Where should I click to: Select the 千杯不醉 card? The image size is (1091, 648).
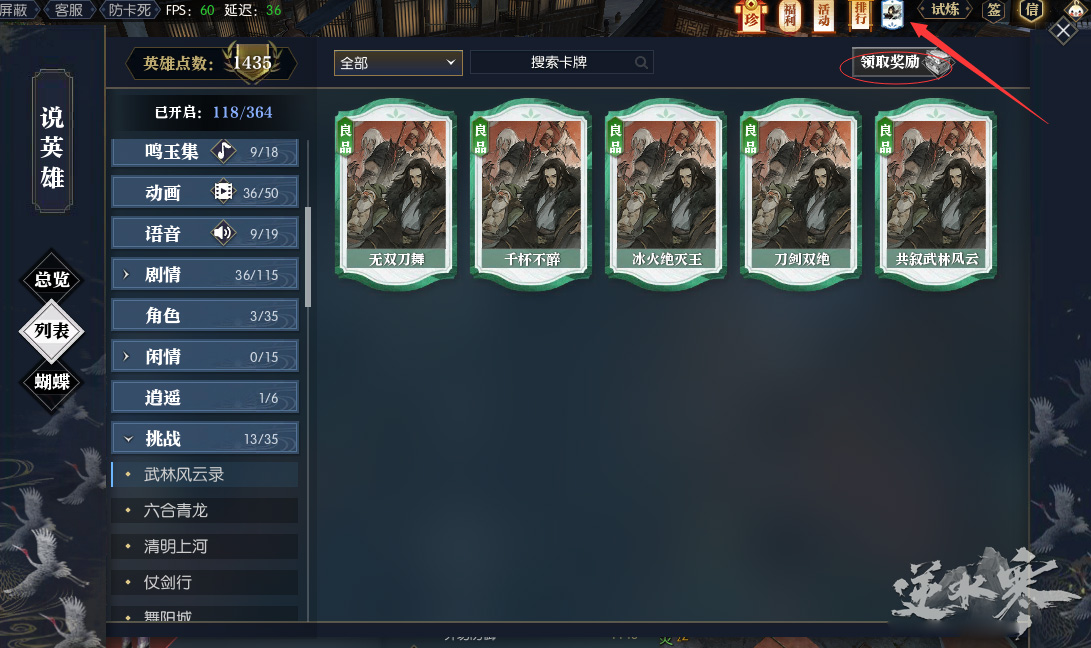point(530,191)
